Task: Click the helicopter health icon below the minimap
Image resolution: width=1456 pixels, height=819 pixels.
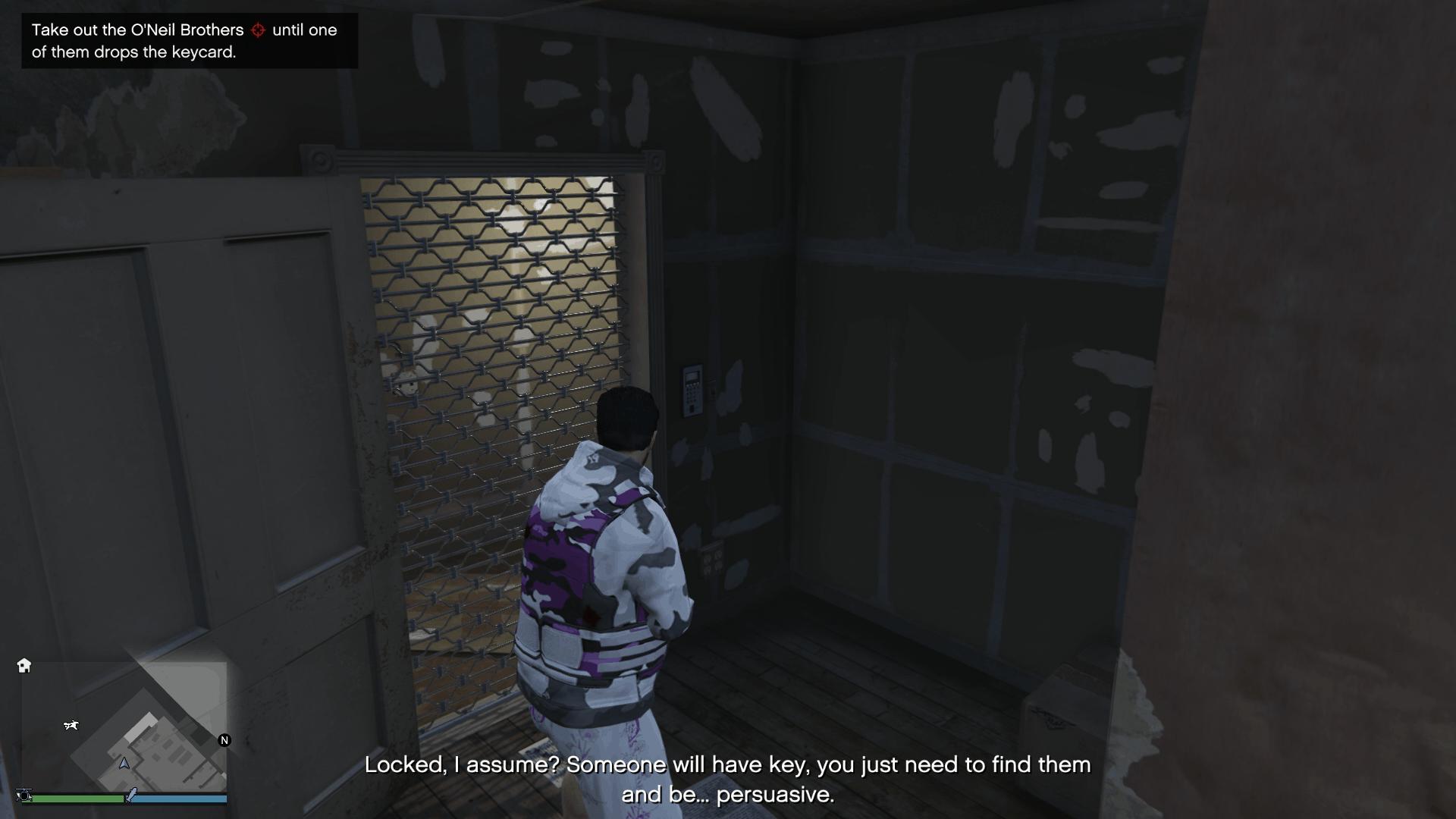Action: point(24,796)
